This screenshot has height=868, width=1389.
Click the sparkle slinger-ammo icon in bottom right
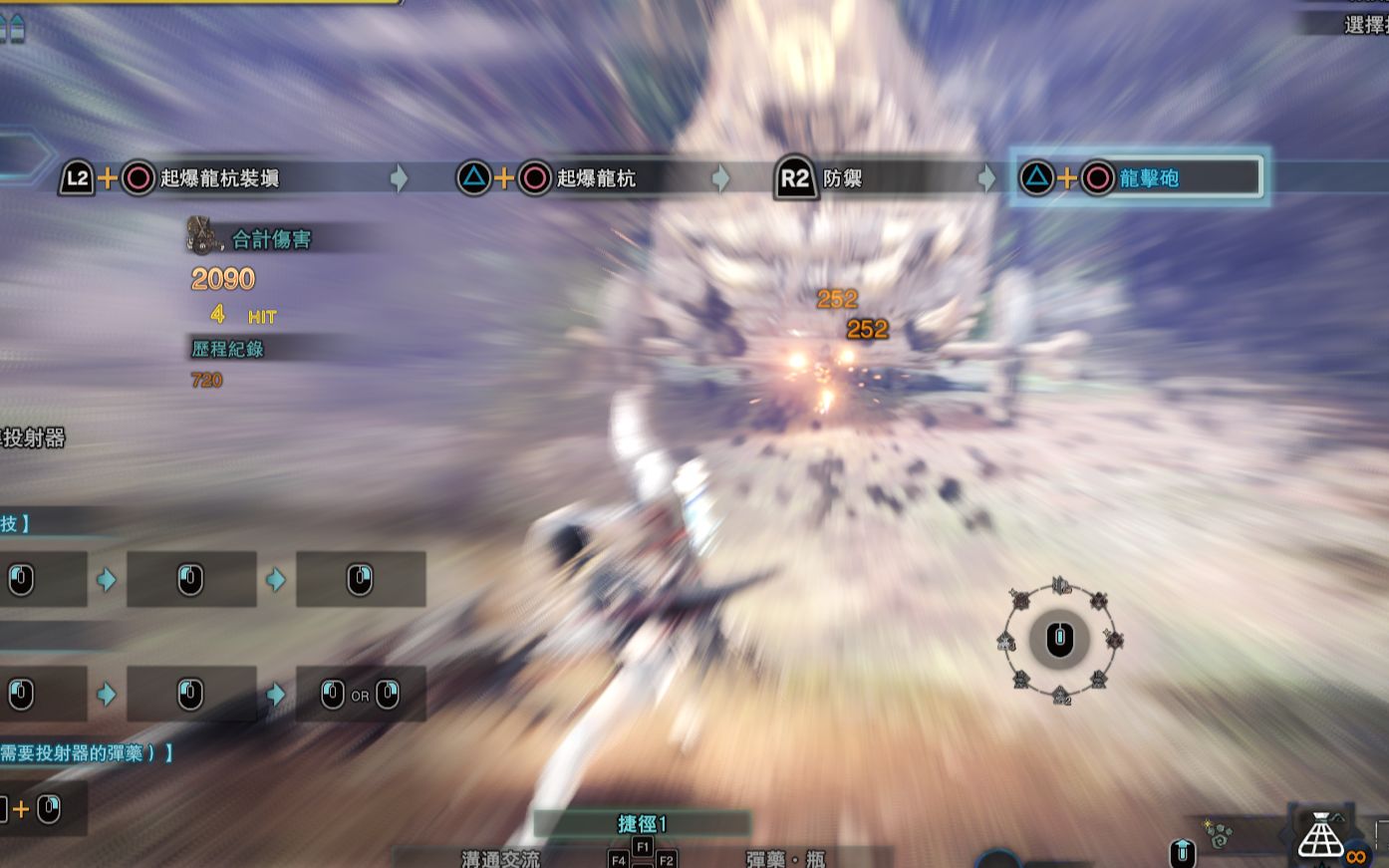pos(1217,834)
